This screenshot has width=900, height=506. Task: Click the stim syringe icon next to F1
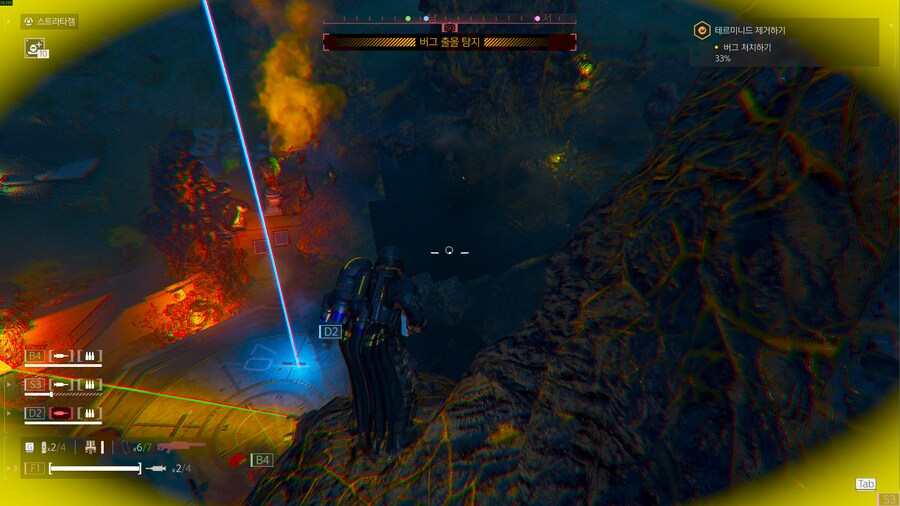(156, 468)
